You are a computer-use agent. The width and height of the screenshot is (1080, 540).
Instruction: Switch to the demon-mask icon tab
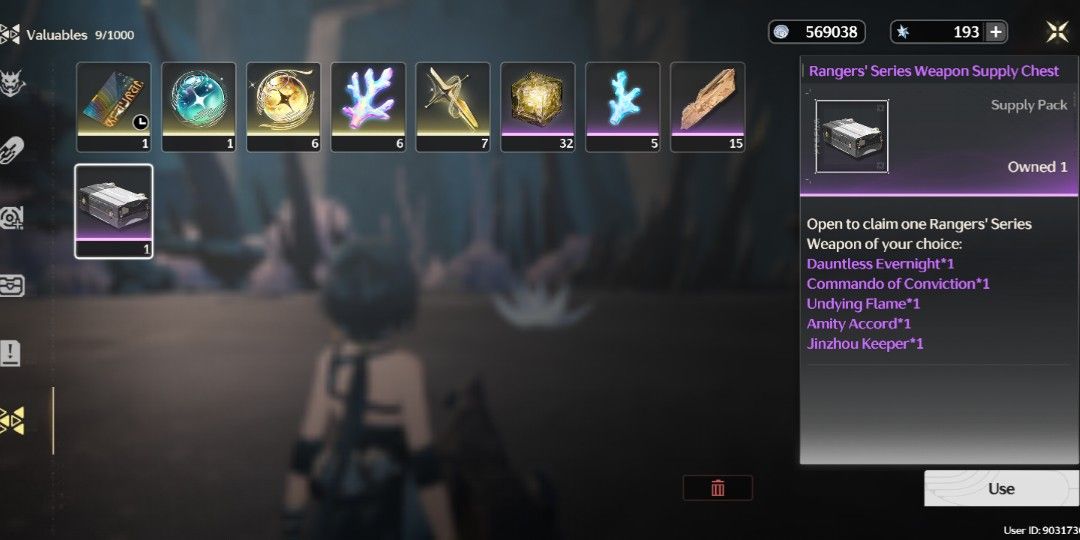coord(12,82)
